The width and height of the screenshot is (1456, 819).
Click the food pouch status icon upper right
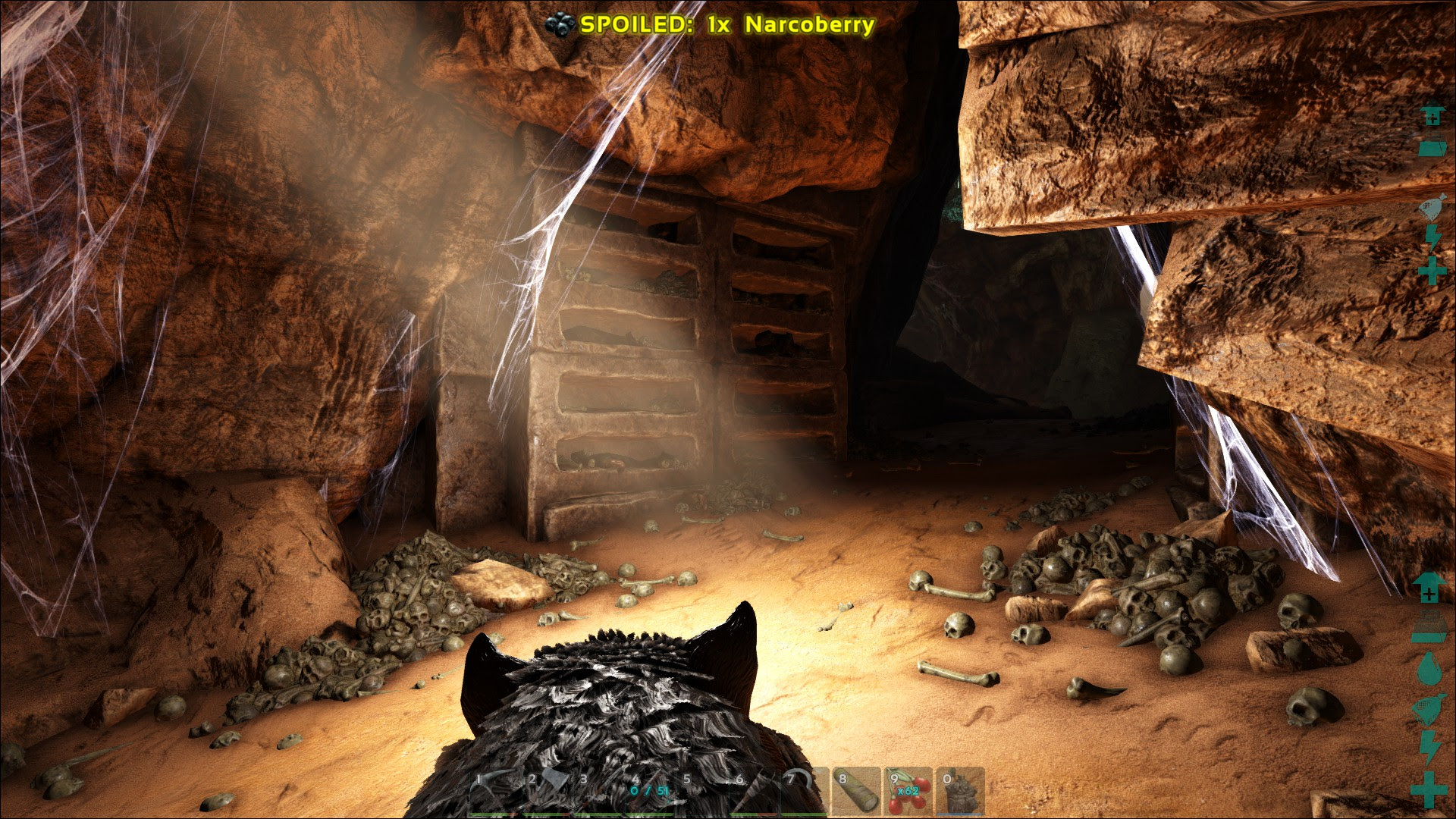point(1430,205)
